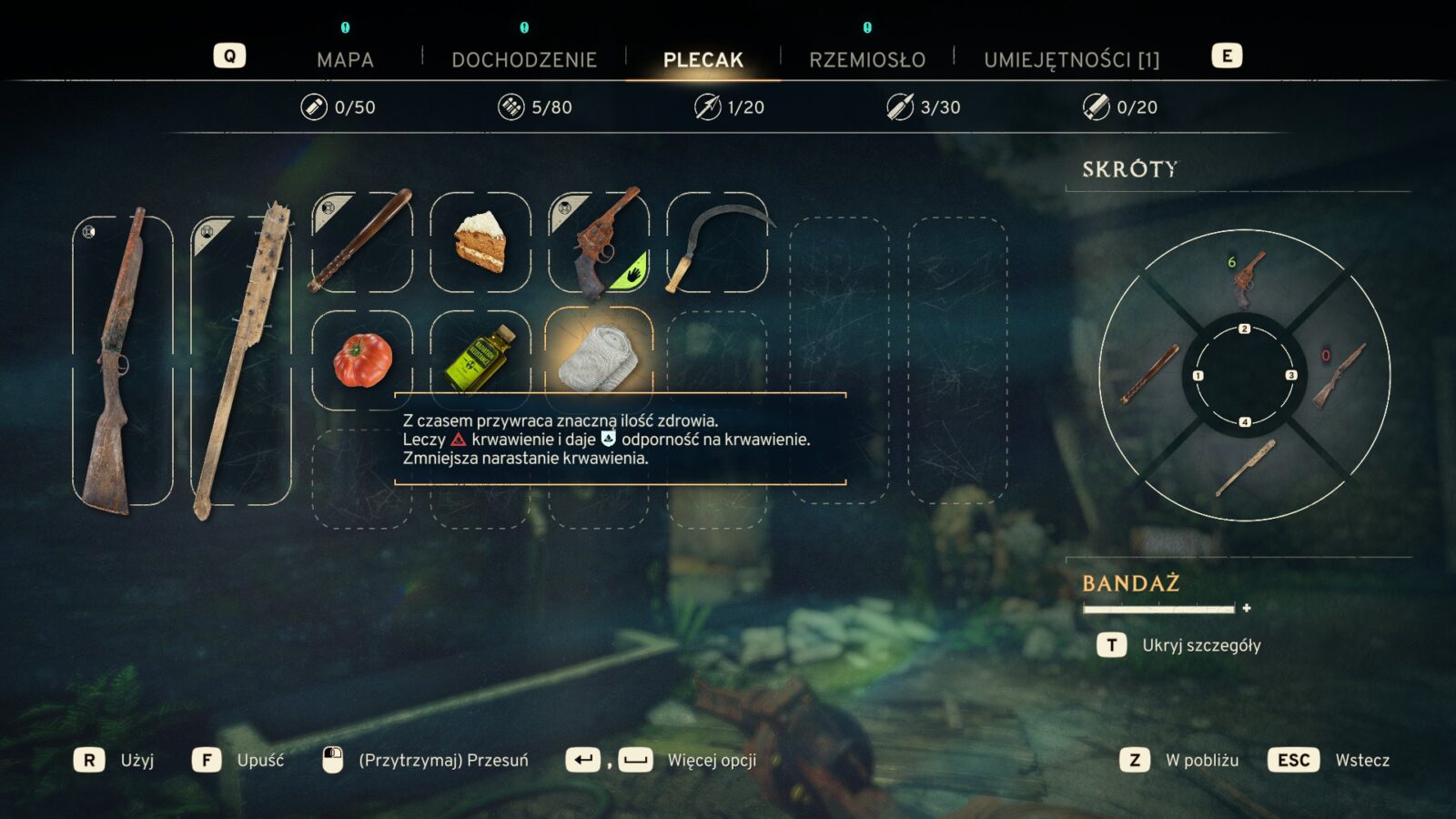
Task: Go back with the Wstecz button
Action: tap(1361, 760)
